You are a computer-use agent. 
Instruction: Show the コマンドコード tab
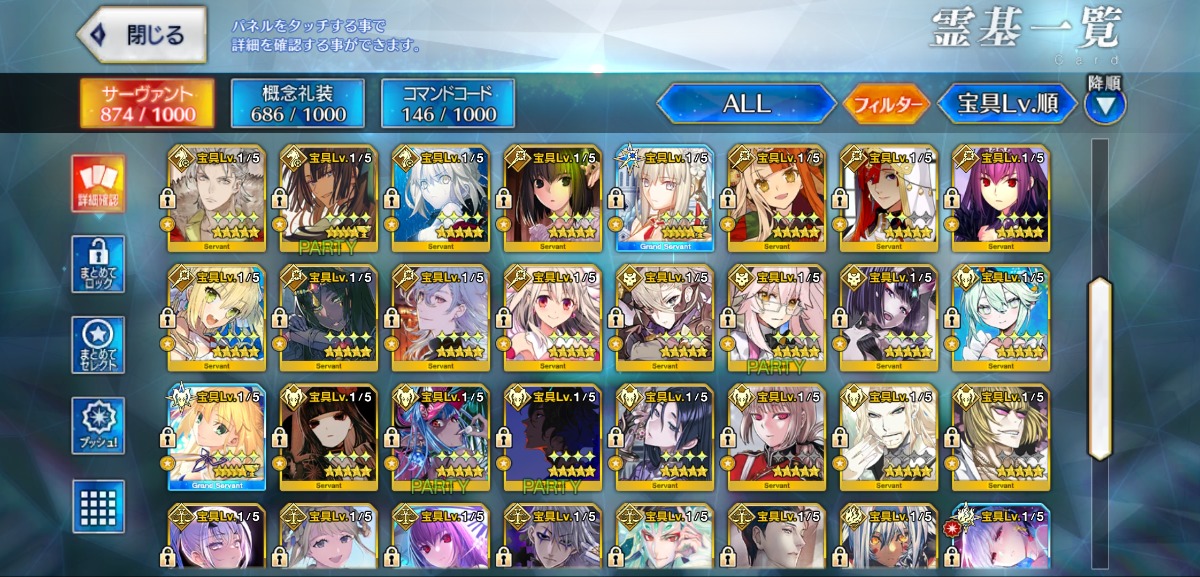point(447,103)
